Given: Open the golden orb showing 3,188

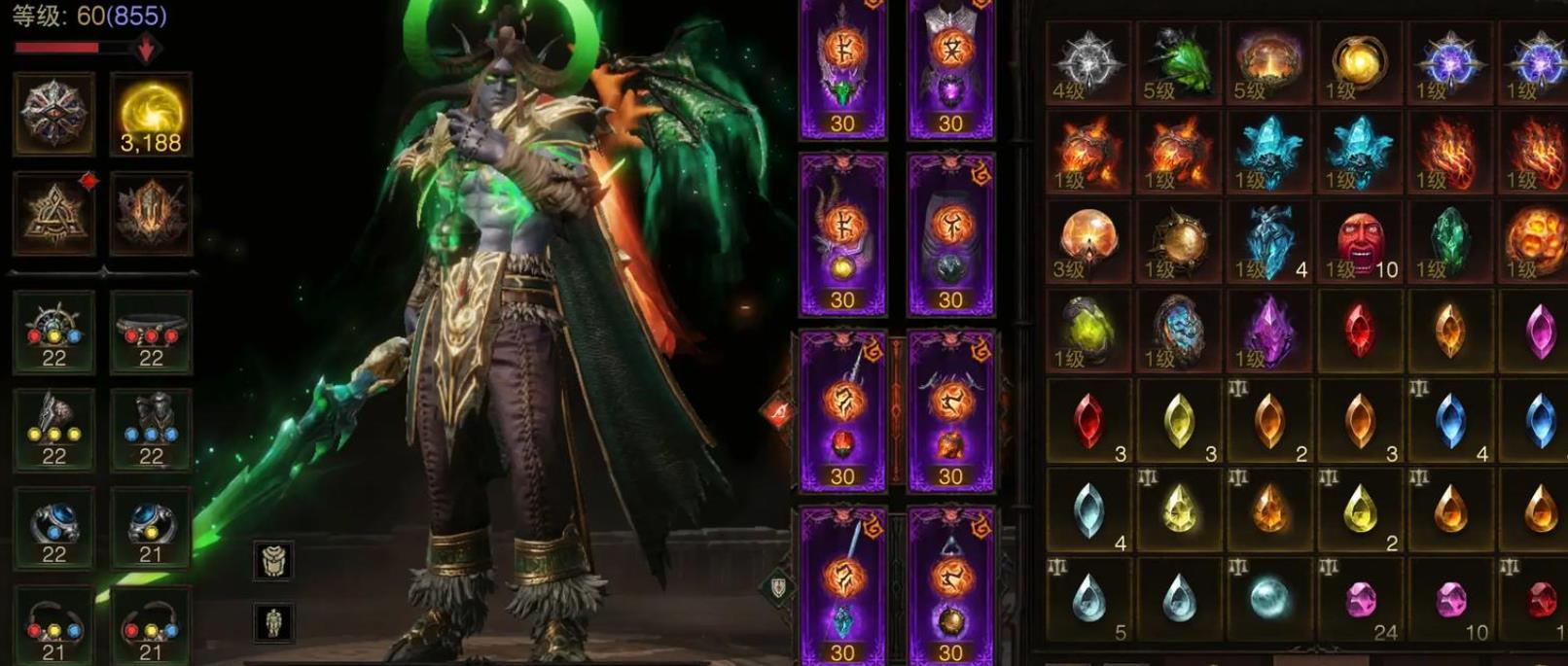Looking at the screenshot, I should pyautogui.click(x=151, y=115).
